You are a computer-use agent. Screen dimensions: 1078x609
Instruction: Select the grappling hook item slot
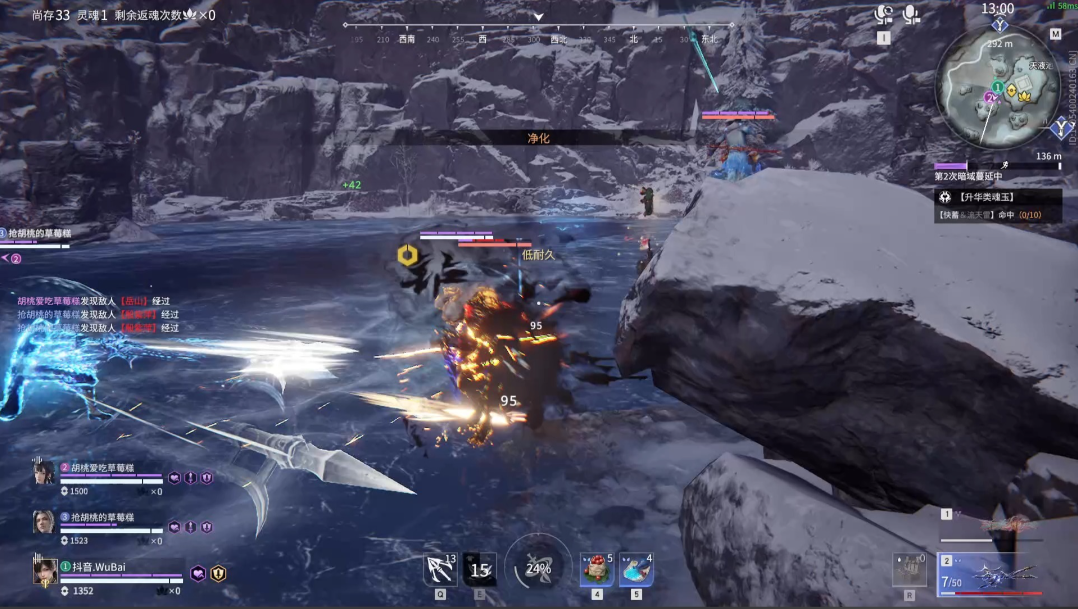coord(440,569)
